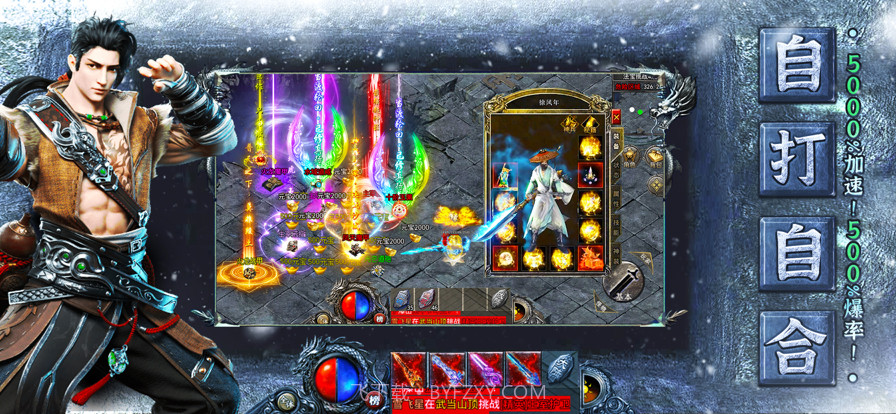The width and height of the screenshot is (896, 414).
Task: Switch to the 装备 equipment tab
Action: [616, 140]
